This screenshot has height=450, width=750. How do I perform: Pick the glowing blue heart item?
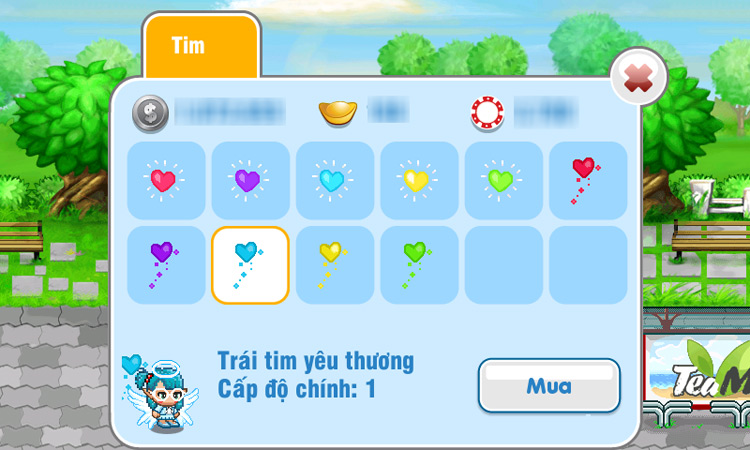click(x=334, y=180)
